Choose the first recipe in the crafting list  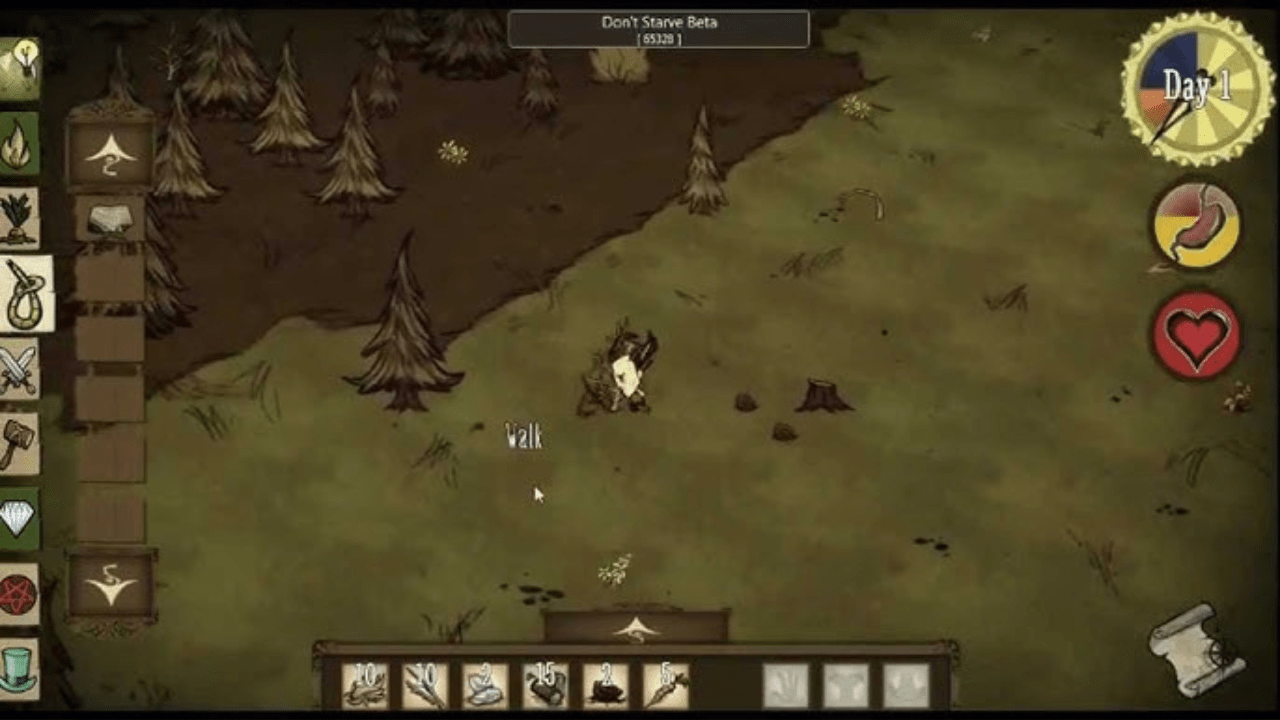click(x=110, y=220)
